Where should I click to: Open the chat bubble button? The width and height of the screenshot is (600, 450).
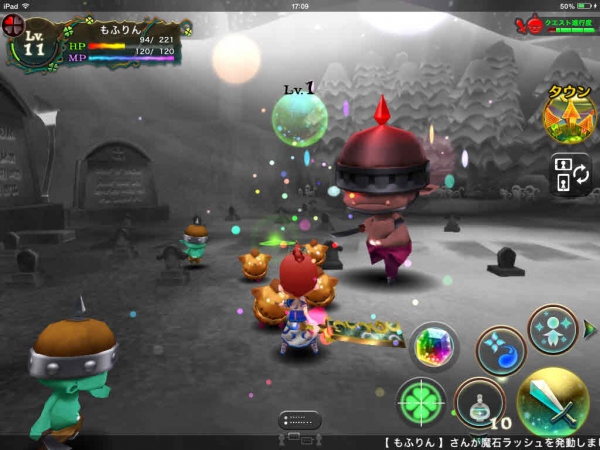pyautogui.click(x=299, y=420)
